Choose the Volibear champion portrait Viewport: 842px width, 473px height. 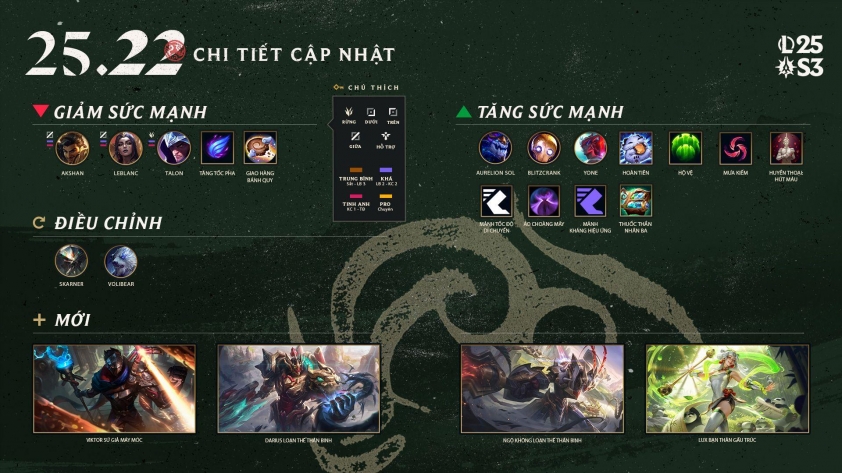point(121,262)
